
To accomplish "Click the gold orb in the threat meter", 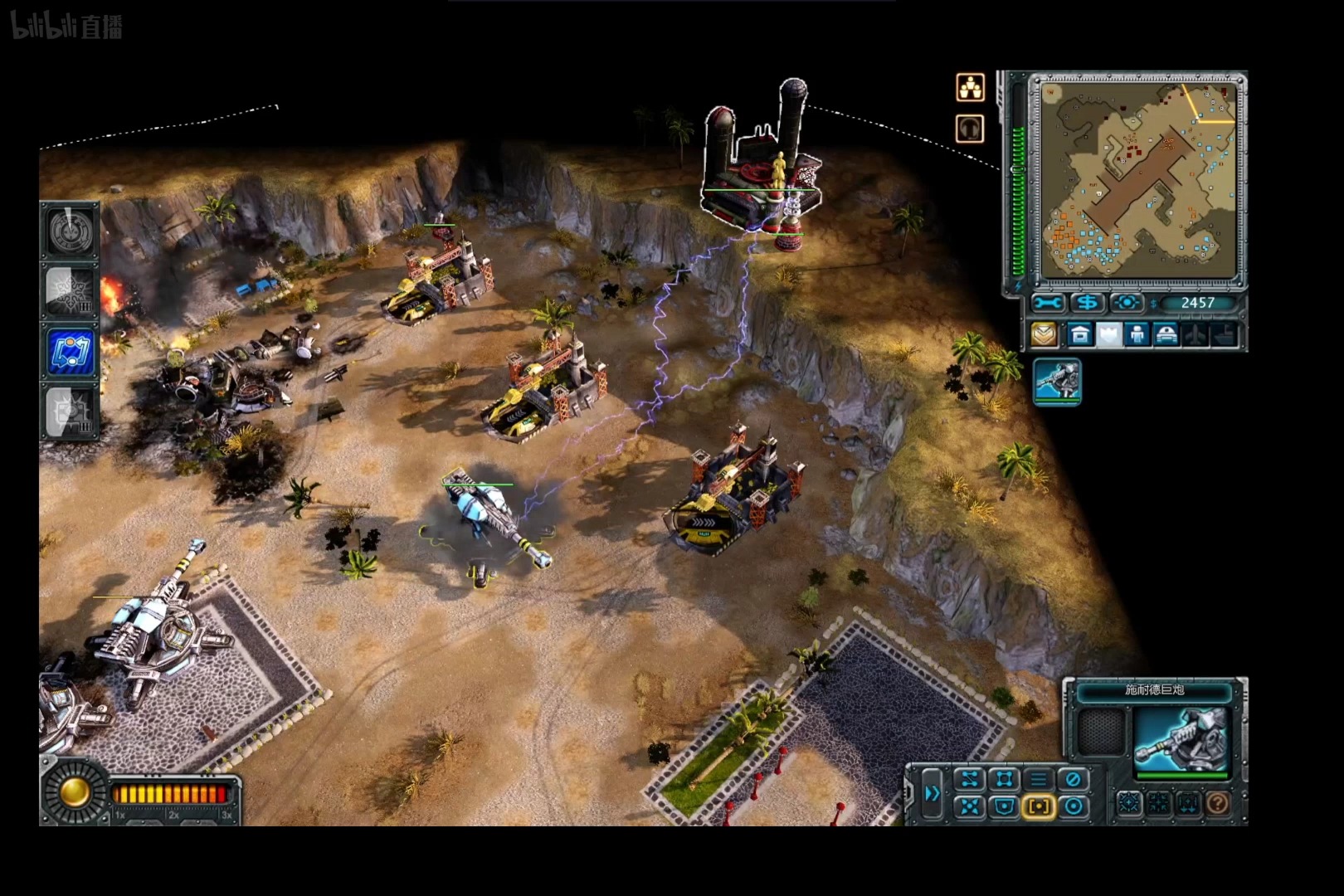I will [x=73, y=792].
